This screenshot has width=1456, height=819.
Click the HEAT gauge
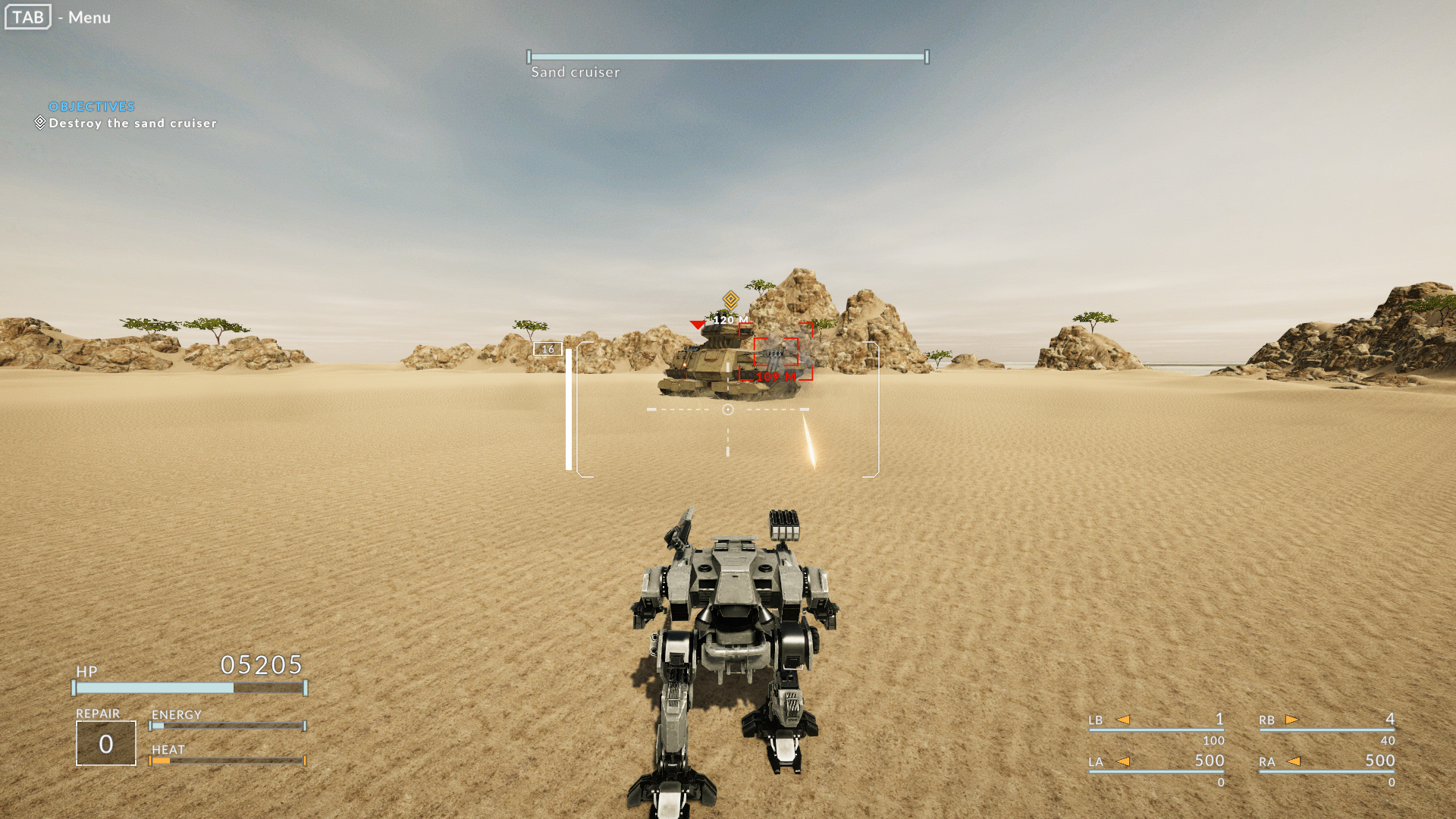point(227,760)
